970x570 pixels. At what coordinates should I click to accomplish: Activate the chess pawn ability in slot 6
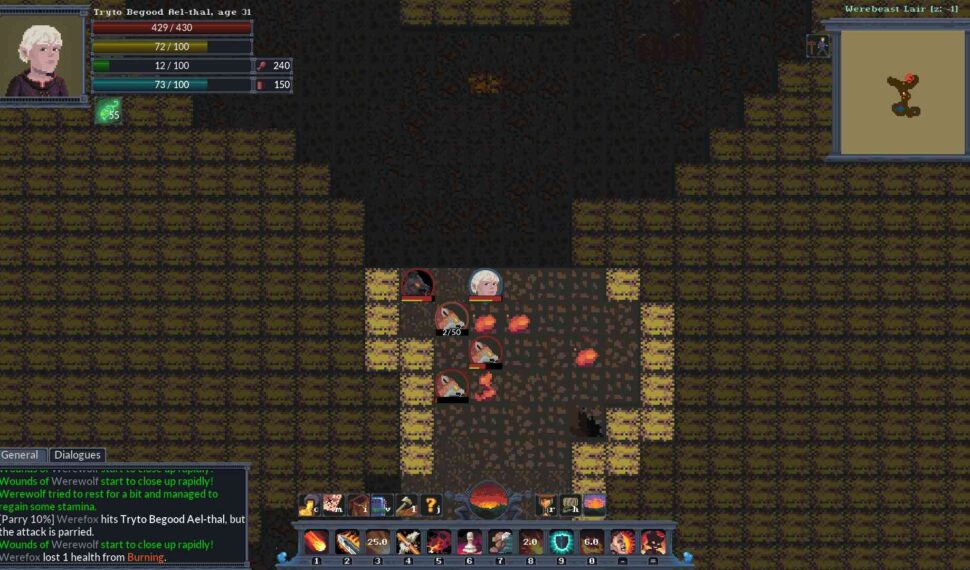pos(469,542)
